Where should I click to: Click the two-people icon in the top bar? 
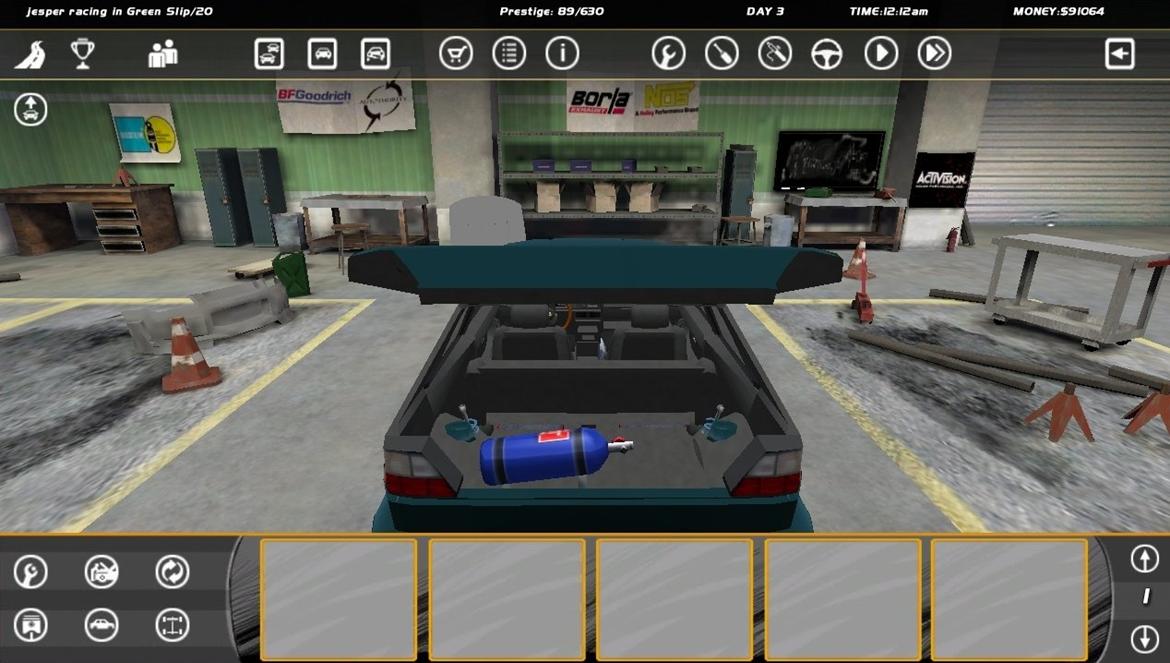click(162, 54)
